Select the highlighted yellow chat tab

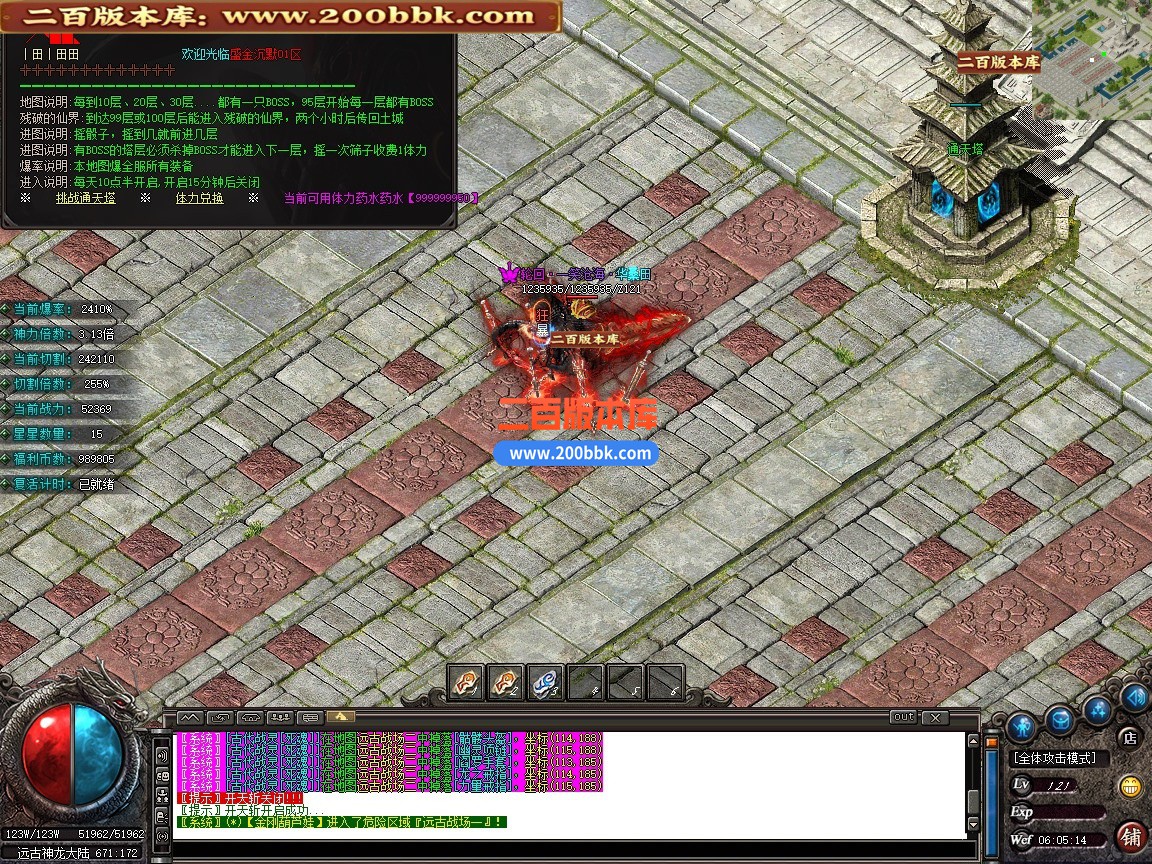(341, 717)
